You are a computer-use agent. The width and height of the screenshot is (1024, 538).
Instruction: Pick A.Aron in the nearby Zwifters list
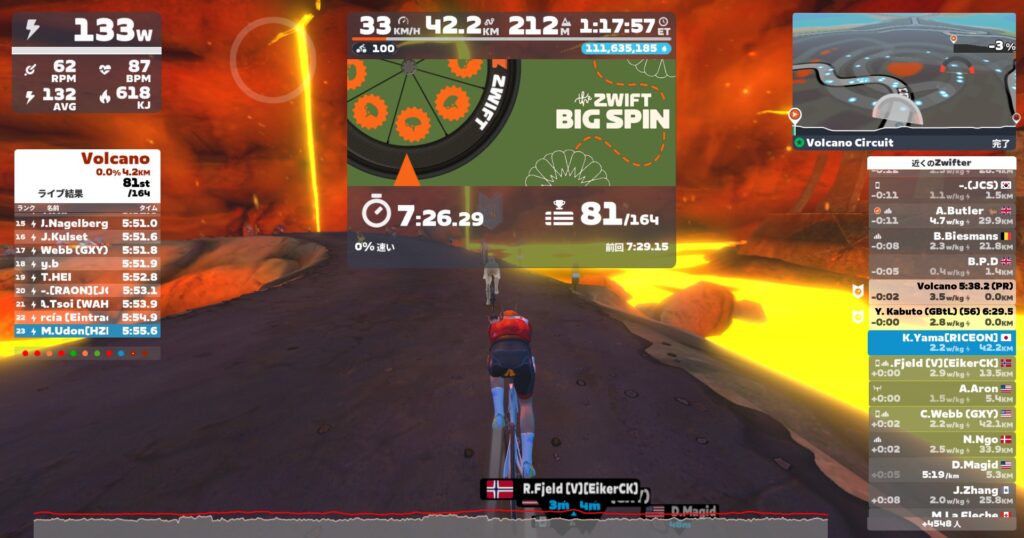coord(942,393)
